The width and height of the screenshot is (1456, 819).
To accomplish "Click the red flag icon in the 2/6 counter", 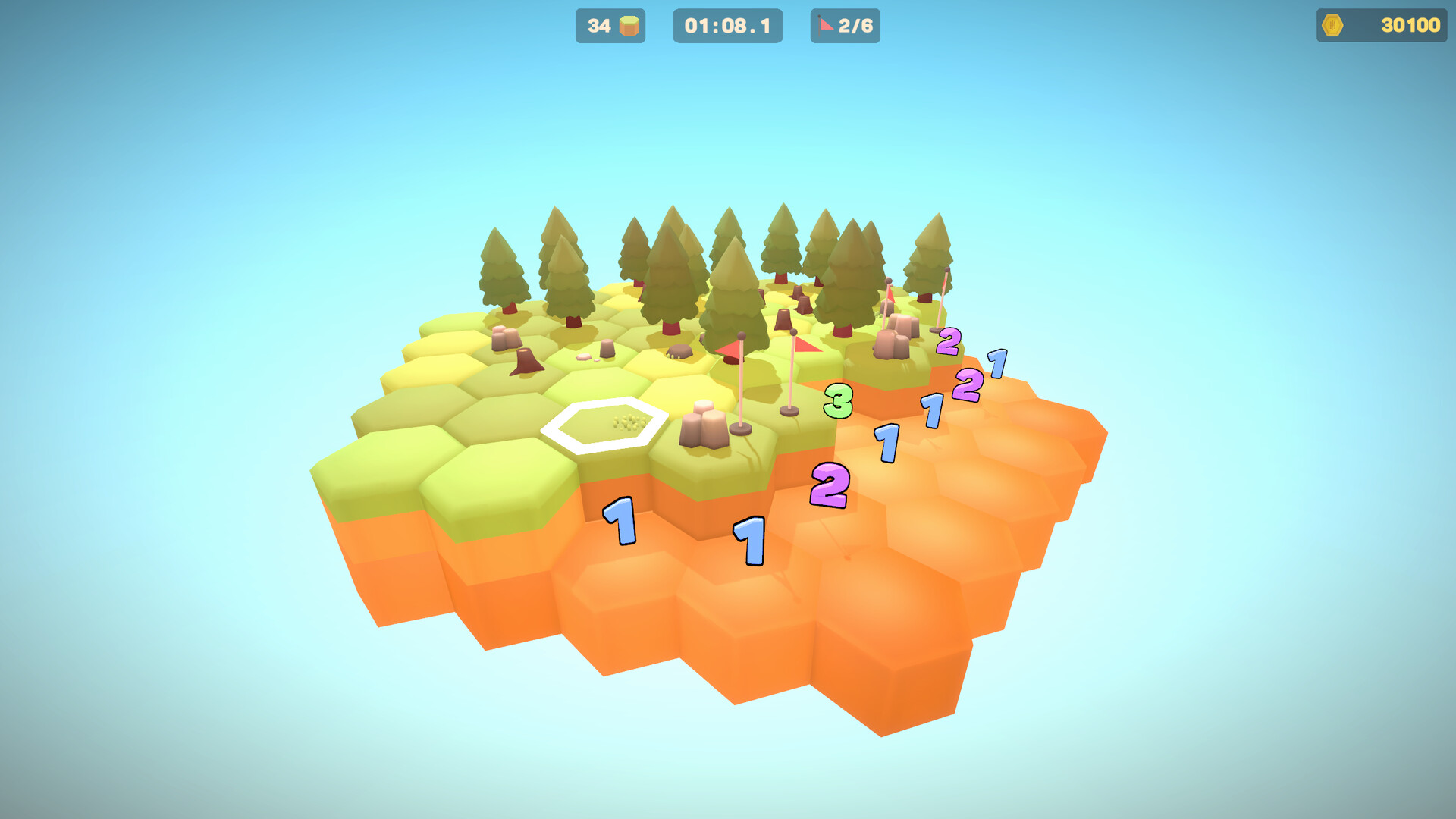I will pyautogui.click(x=823, y=25).
